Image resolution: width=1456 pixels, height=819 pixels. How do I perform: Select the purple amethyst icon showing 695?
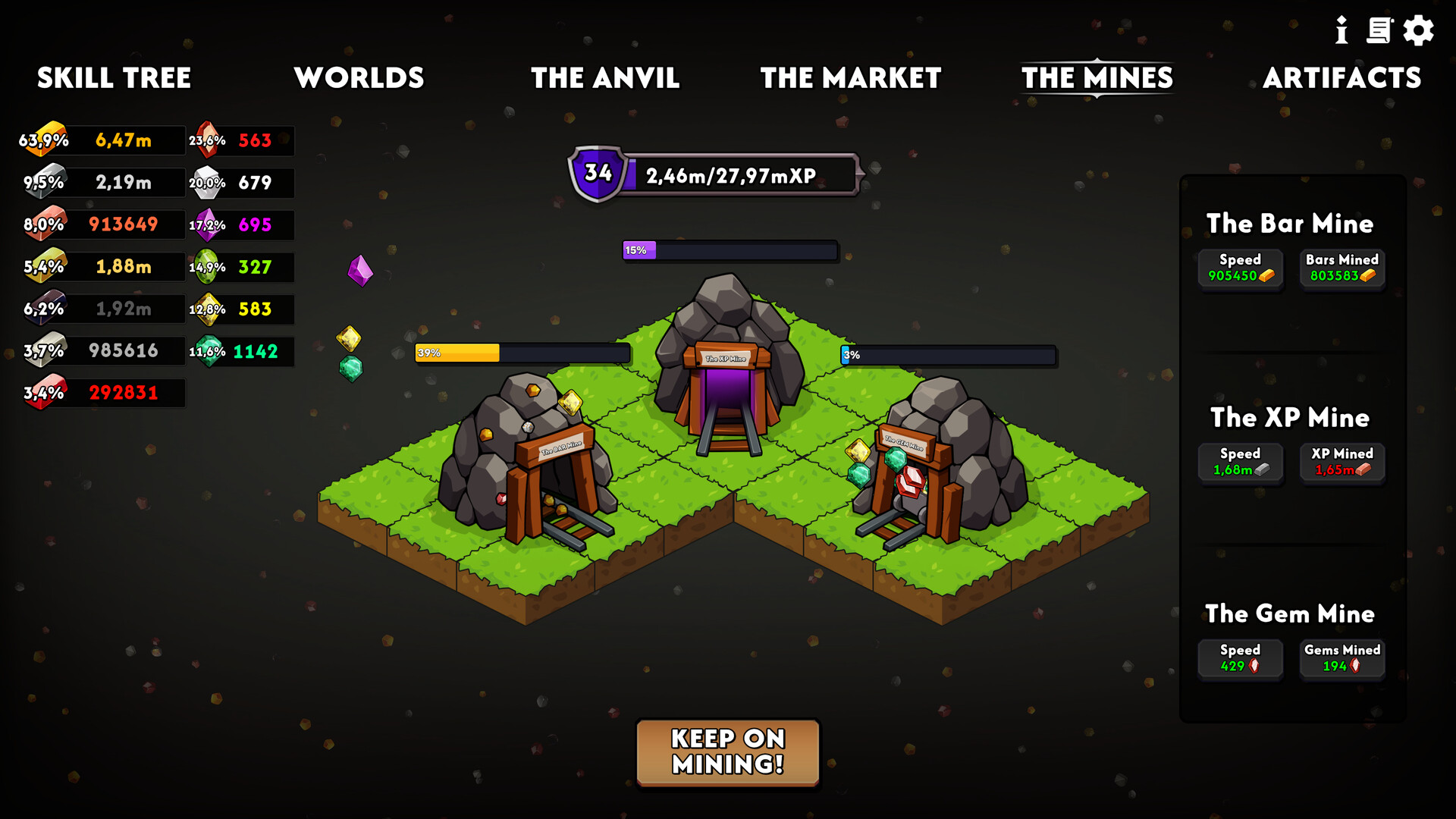(207, 224)
